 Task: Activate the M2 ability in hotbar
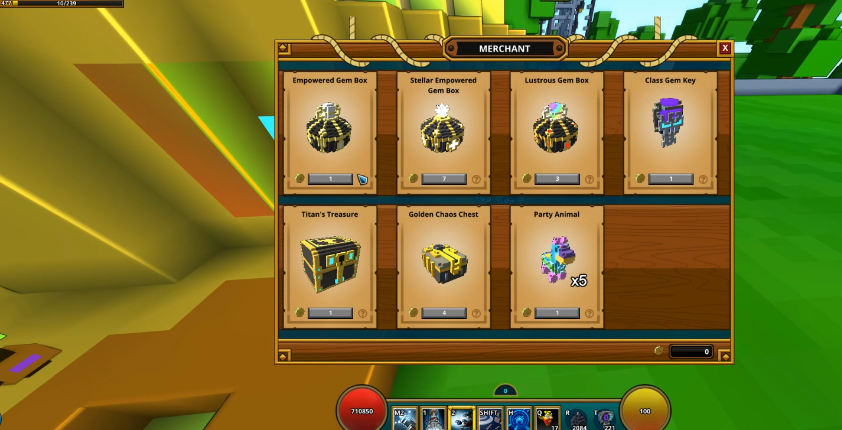point(406,419)
